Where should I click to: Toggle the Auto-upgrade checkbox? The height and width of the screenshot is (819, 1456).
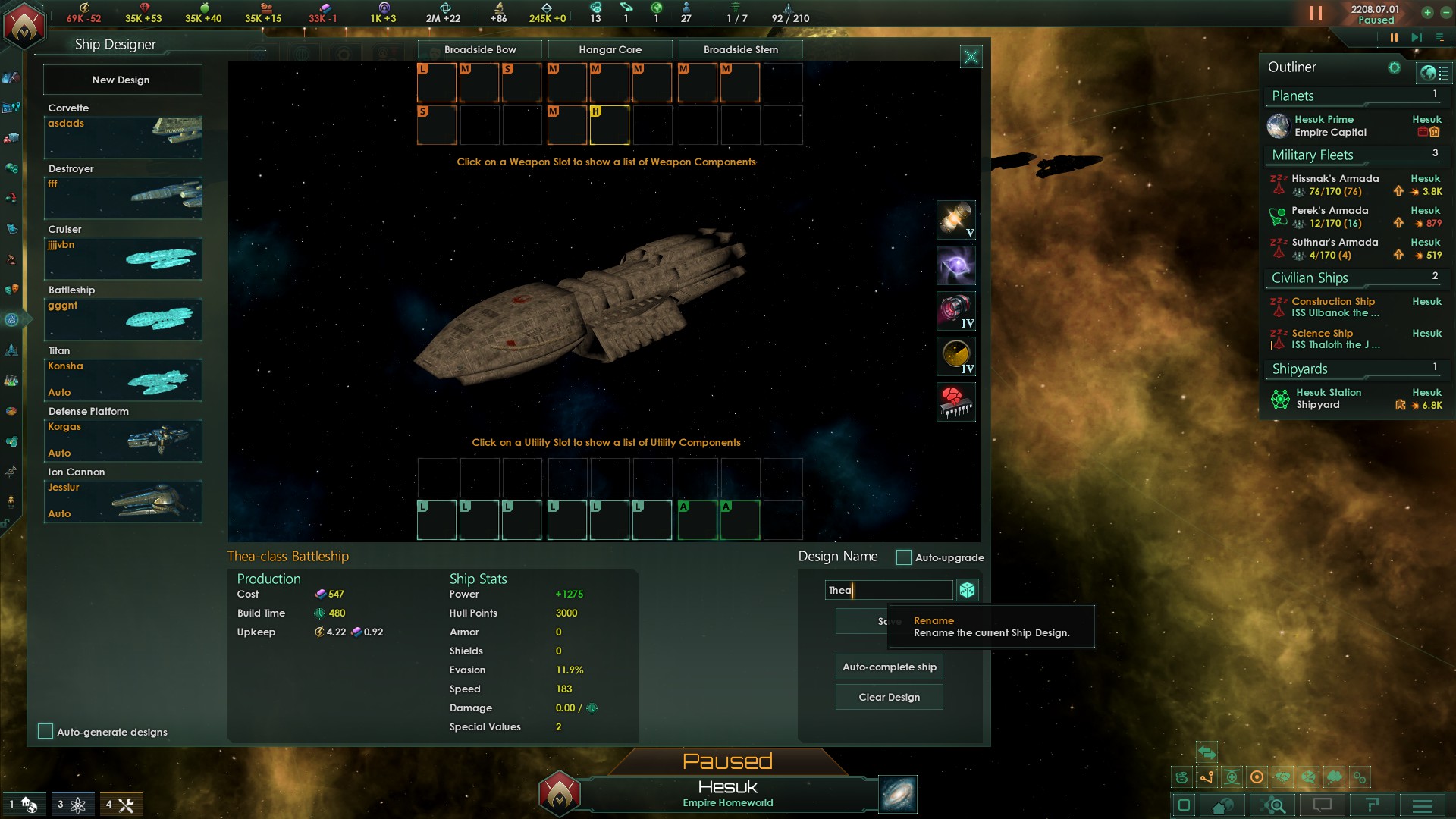[x=903, y=557]
